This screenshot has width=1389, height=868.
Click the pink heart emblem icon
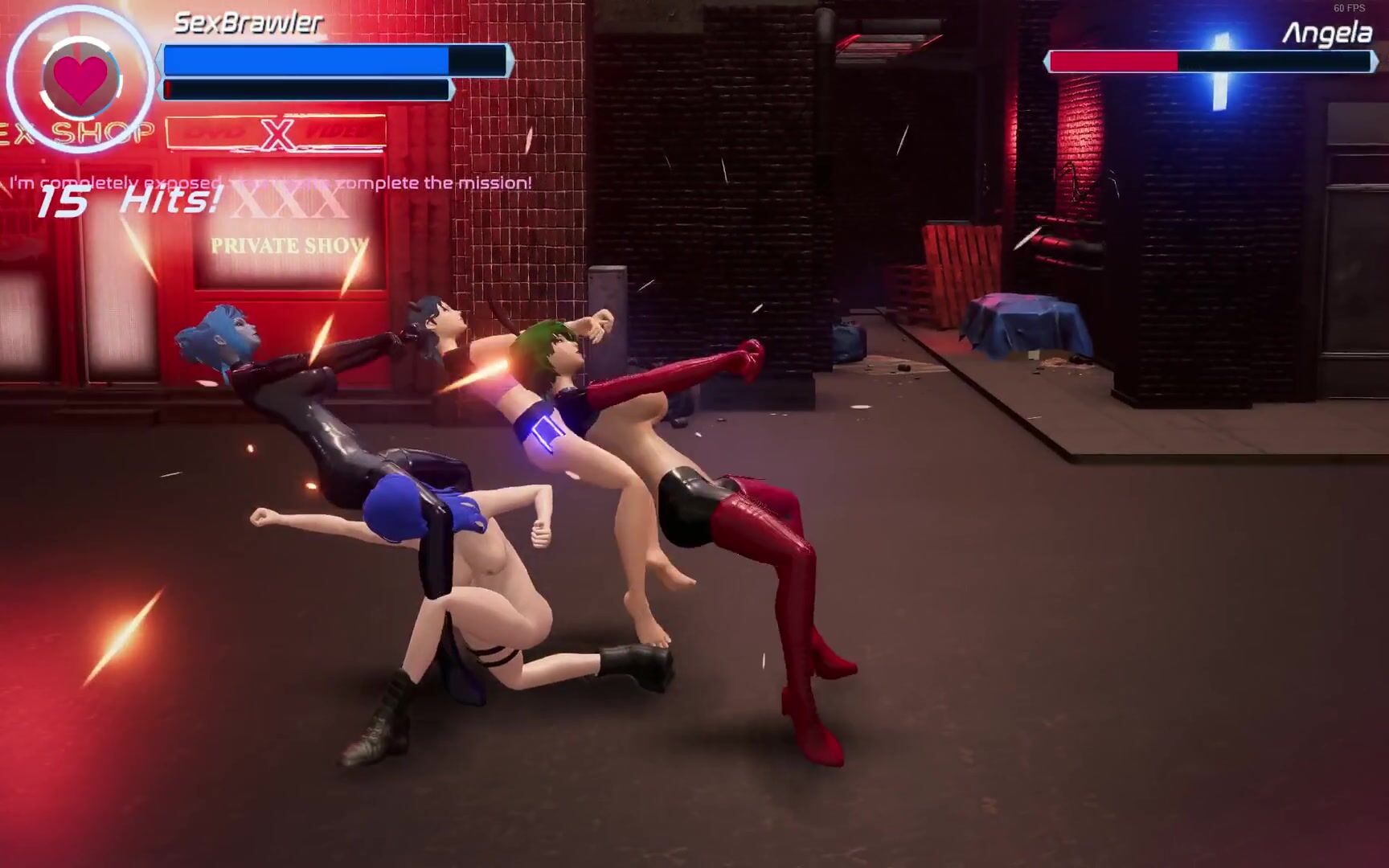(80, 80)
